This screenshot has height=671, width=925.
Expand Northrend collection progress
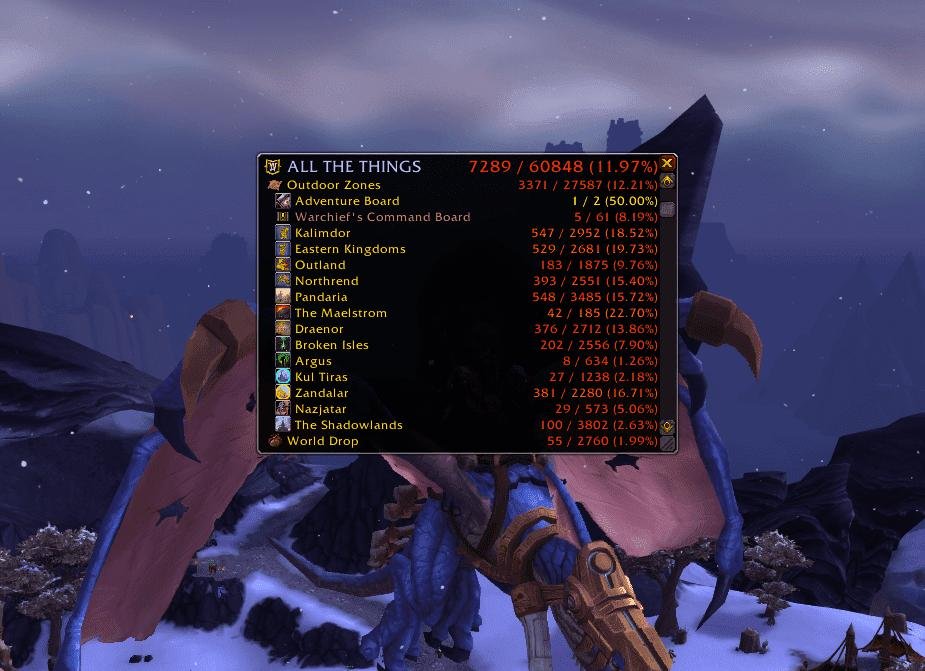click(326, 281)
